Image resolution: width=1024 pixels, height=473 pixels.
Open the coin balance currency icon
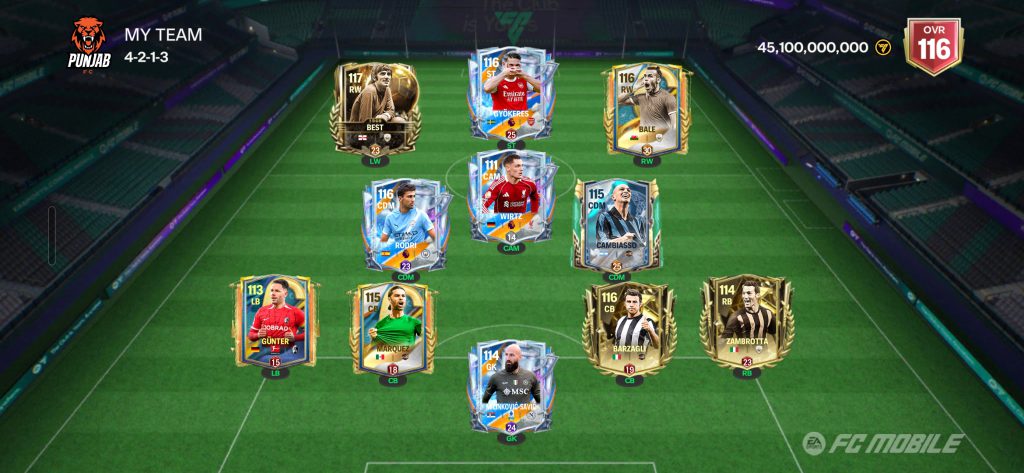point(883,47)
